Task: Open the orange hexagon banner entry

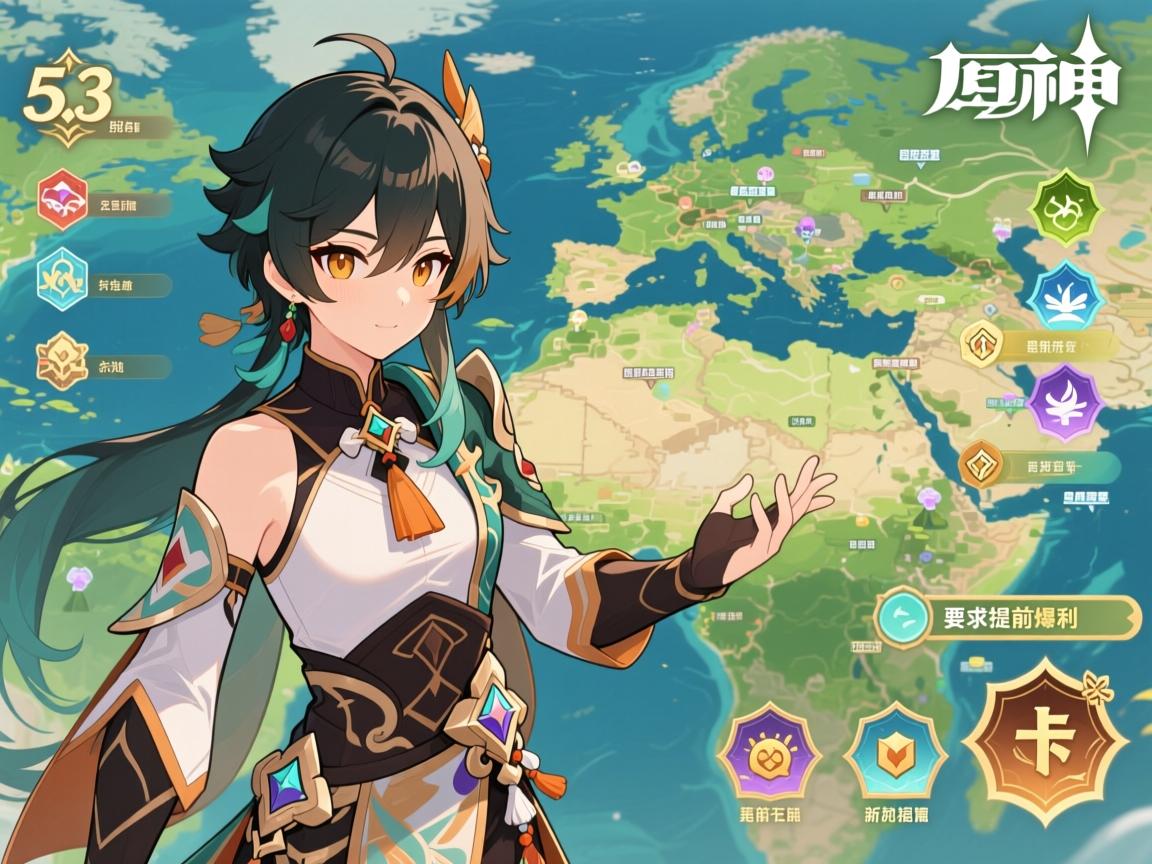Action: pos(982,464)
